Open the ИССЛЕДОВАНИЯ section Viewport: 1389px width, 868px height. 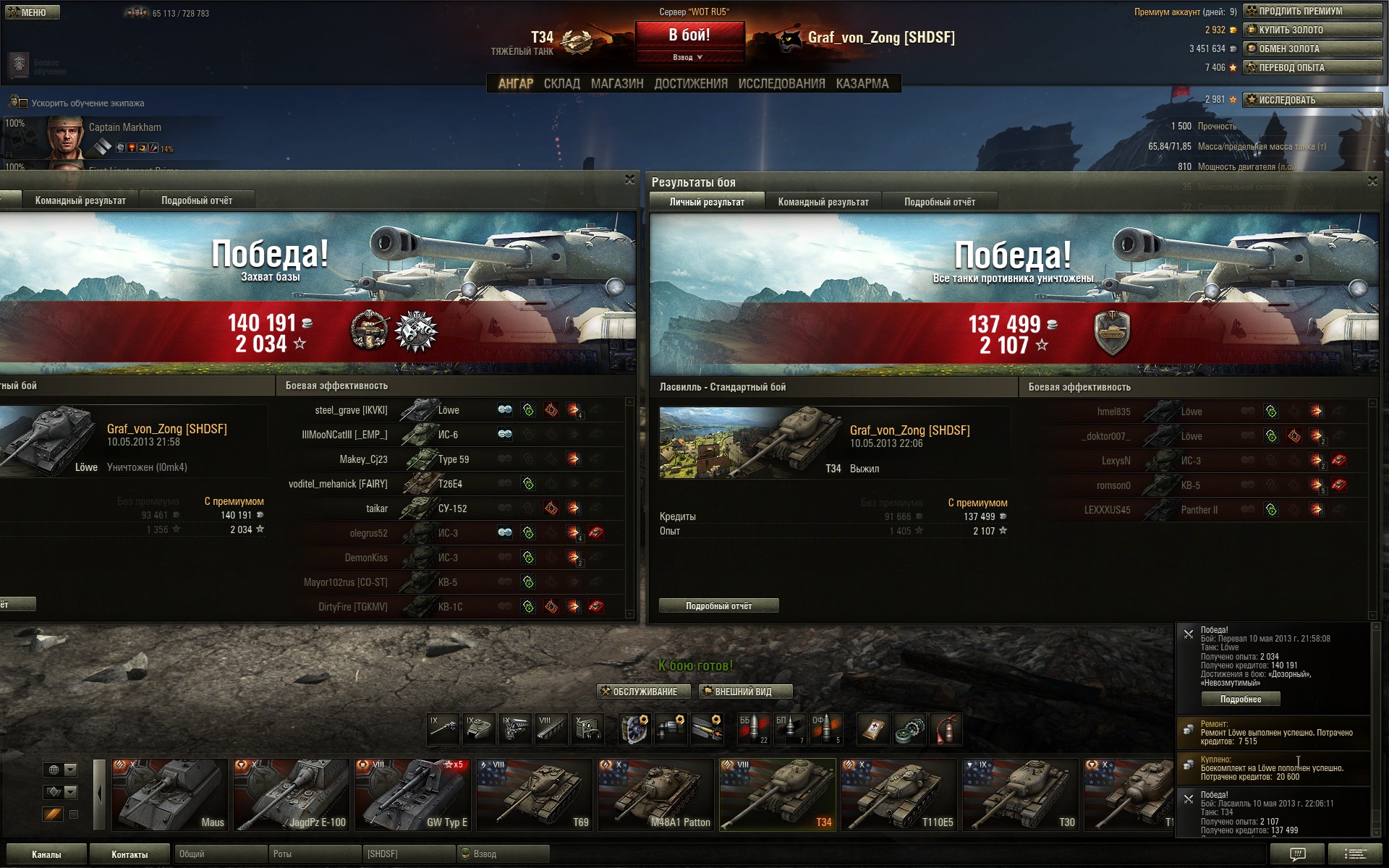point(781,84)
